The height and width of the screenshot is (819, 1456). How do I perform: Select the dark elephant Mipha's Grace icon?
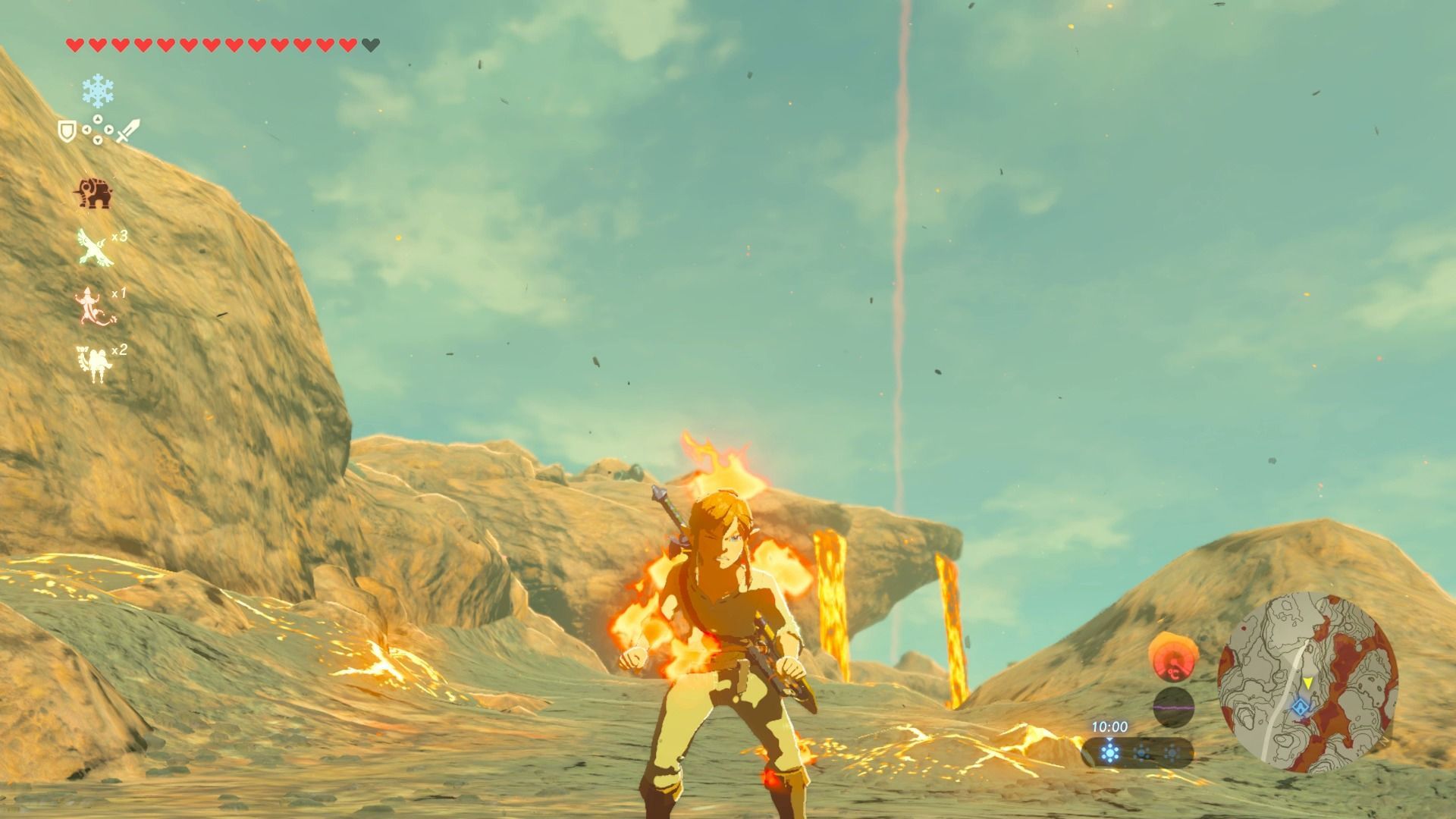93,193
